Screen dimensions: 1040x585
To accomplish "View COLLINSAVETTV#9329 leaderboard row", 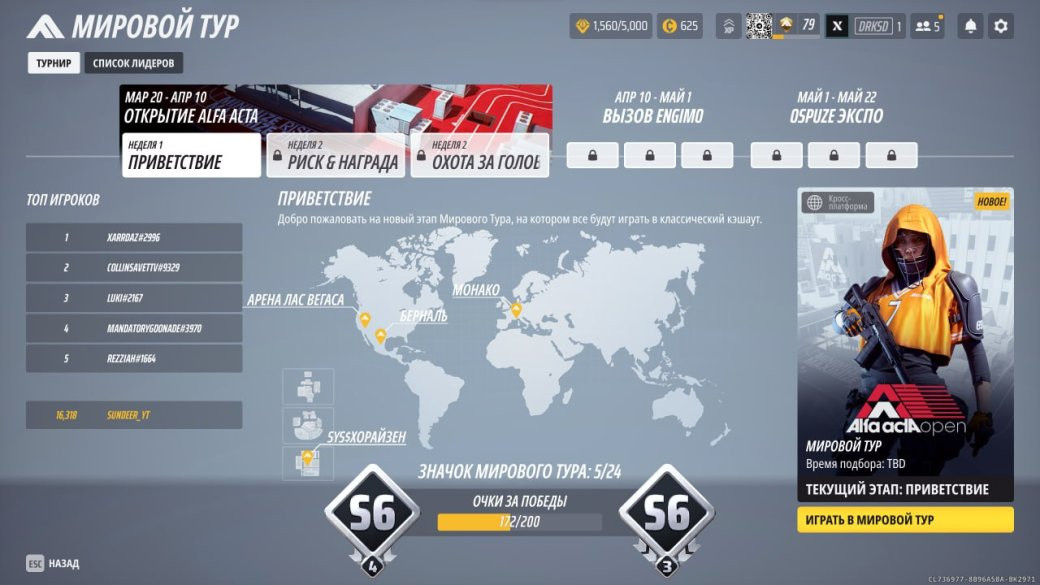I will click(x=134, y=268).
